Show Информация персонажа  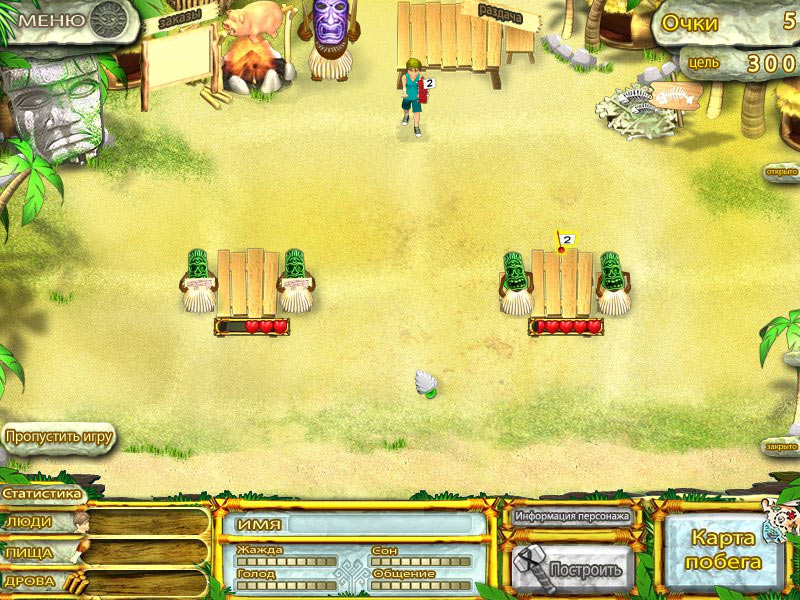[572, 517]
